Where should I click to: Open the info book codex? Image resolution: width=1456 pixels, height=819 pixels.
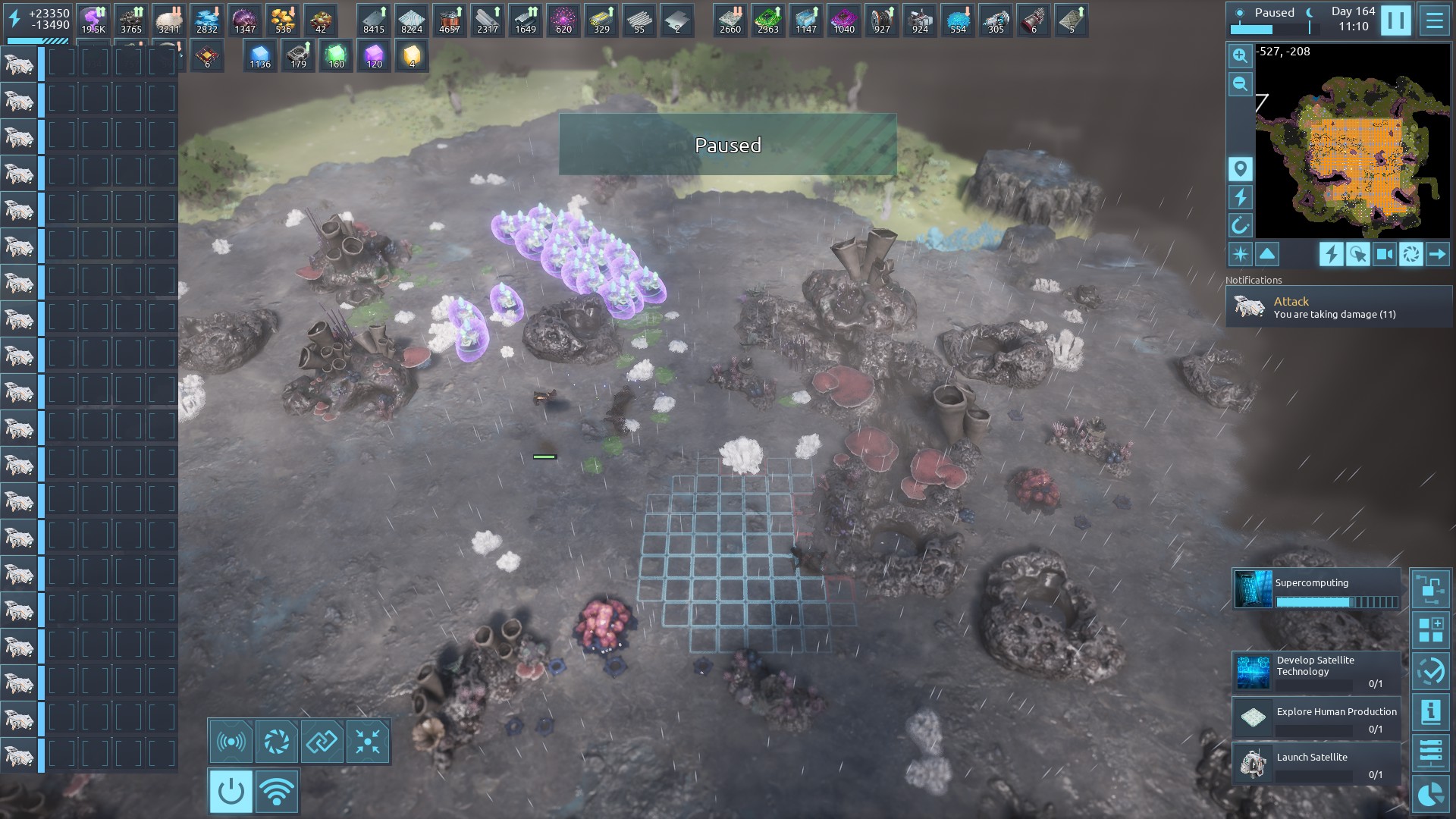[1431, 712]
